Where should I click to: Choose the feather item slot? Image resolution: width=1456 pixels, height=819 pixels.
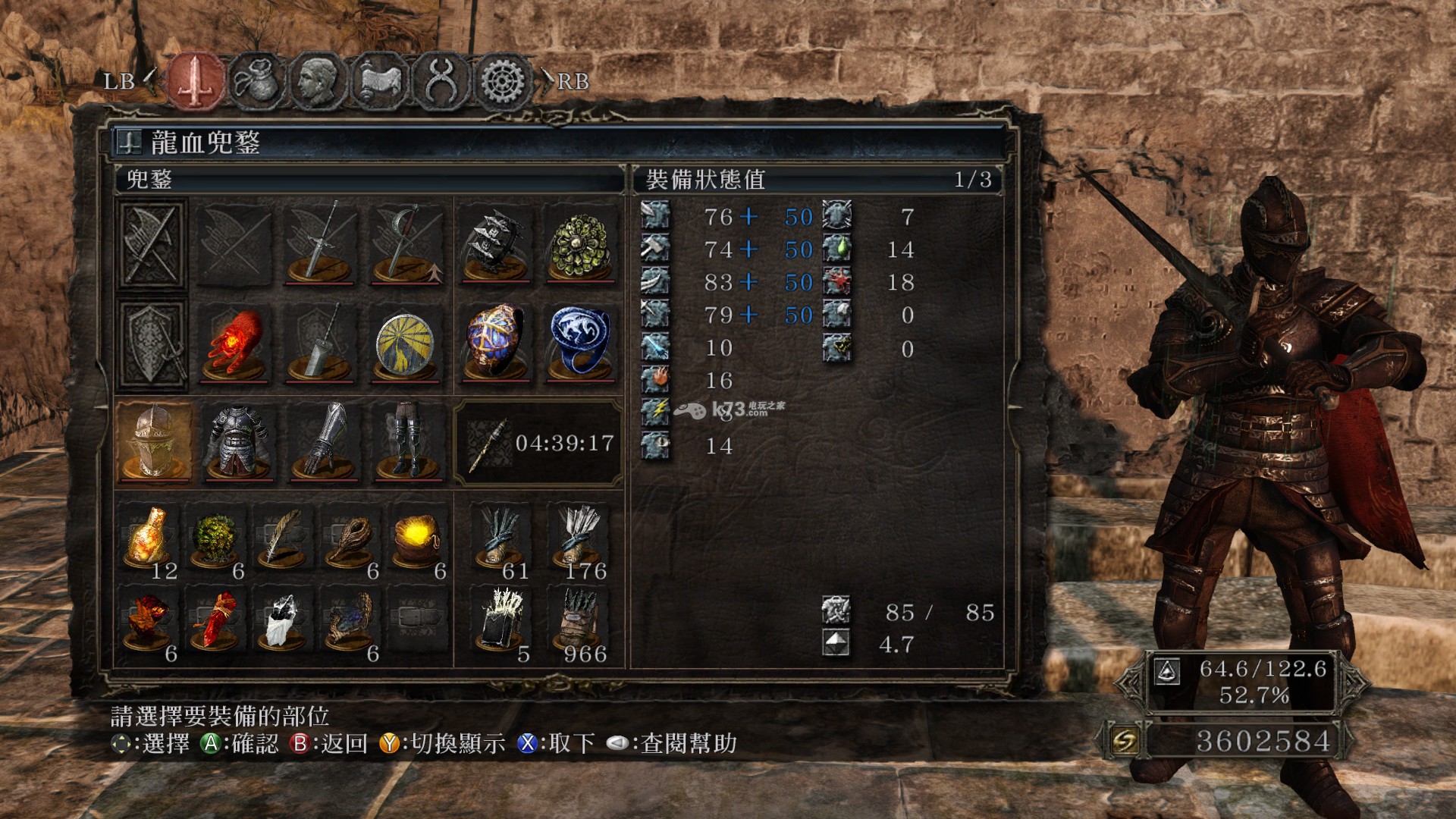282,540
